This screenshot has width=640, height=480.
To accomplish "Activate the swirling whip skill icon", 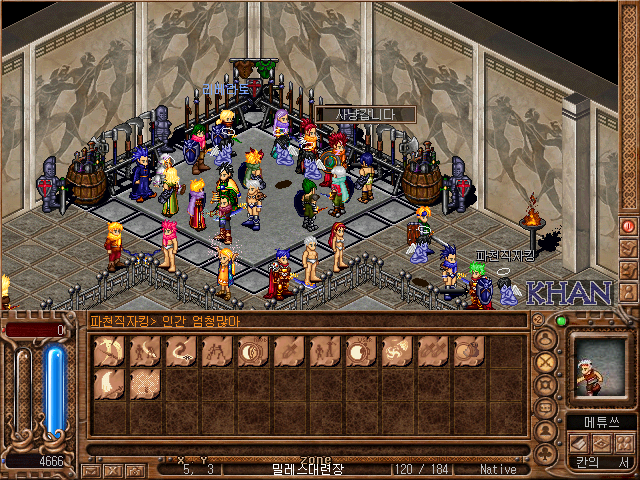I will point(180,351).
